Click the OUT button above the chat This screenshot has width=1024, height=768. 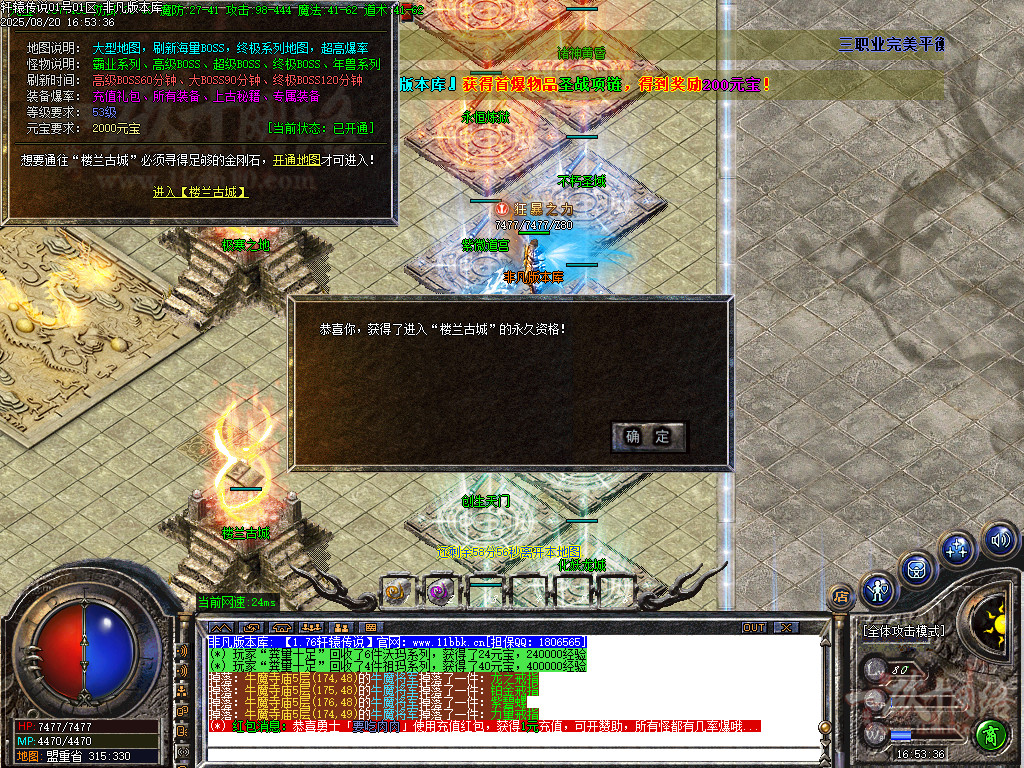point(754,627)
